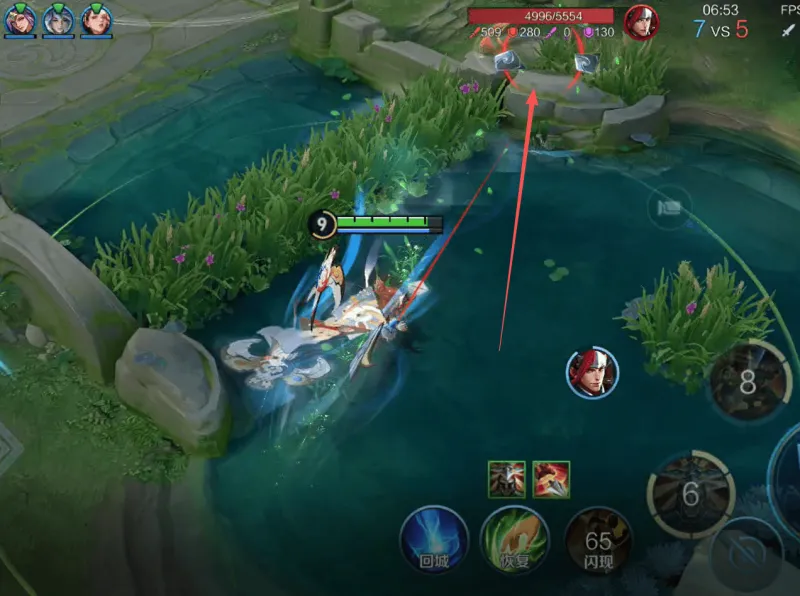Viewport: 800px width, 596px height.
Task: Activate the 闪现 flash spell
Action: [x=598, y=542]
